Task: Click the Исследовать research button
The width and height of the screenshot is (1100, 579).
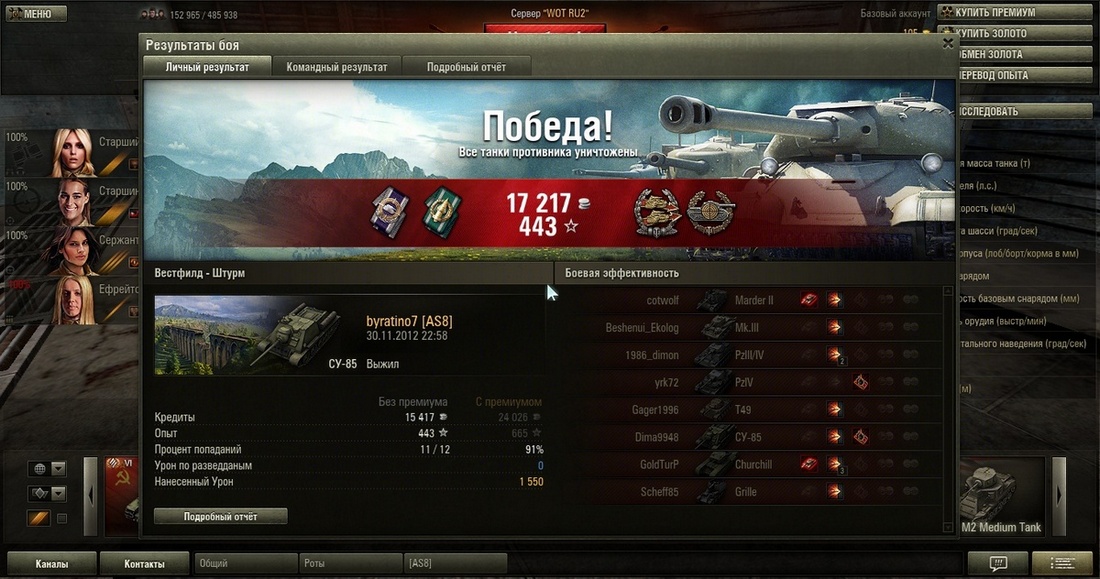Action: (1017, 112)
